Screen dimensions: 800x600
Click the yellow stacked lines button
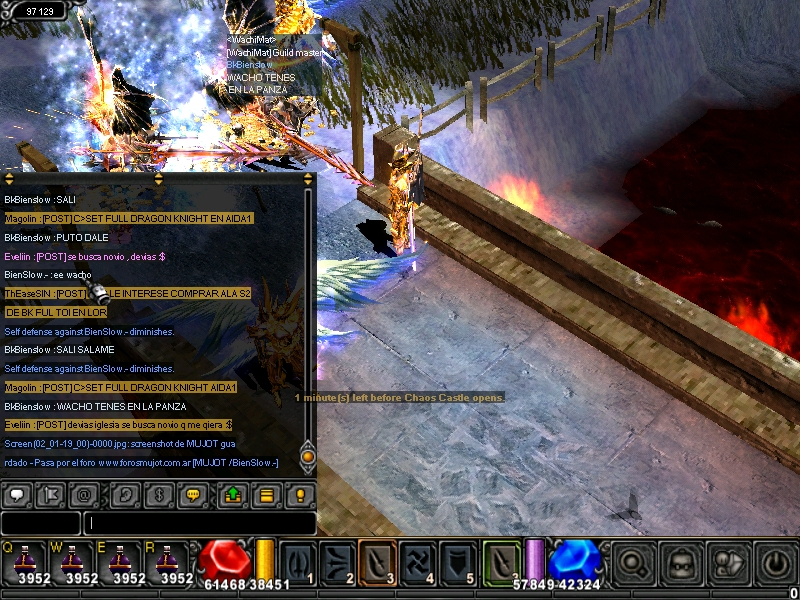[266, 494]
